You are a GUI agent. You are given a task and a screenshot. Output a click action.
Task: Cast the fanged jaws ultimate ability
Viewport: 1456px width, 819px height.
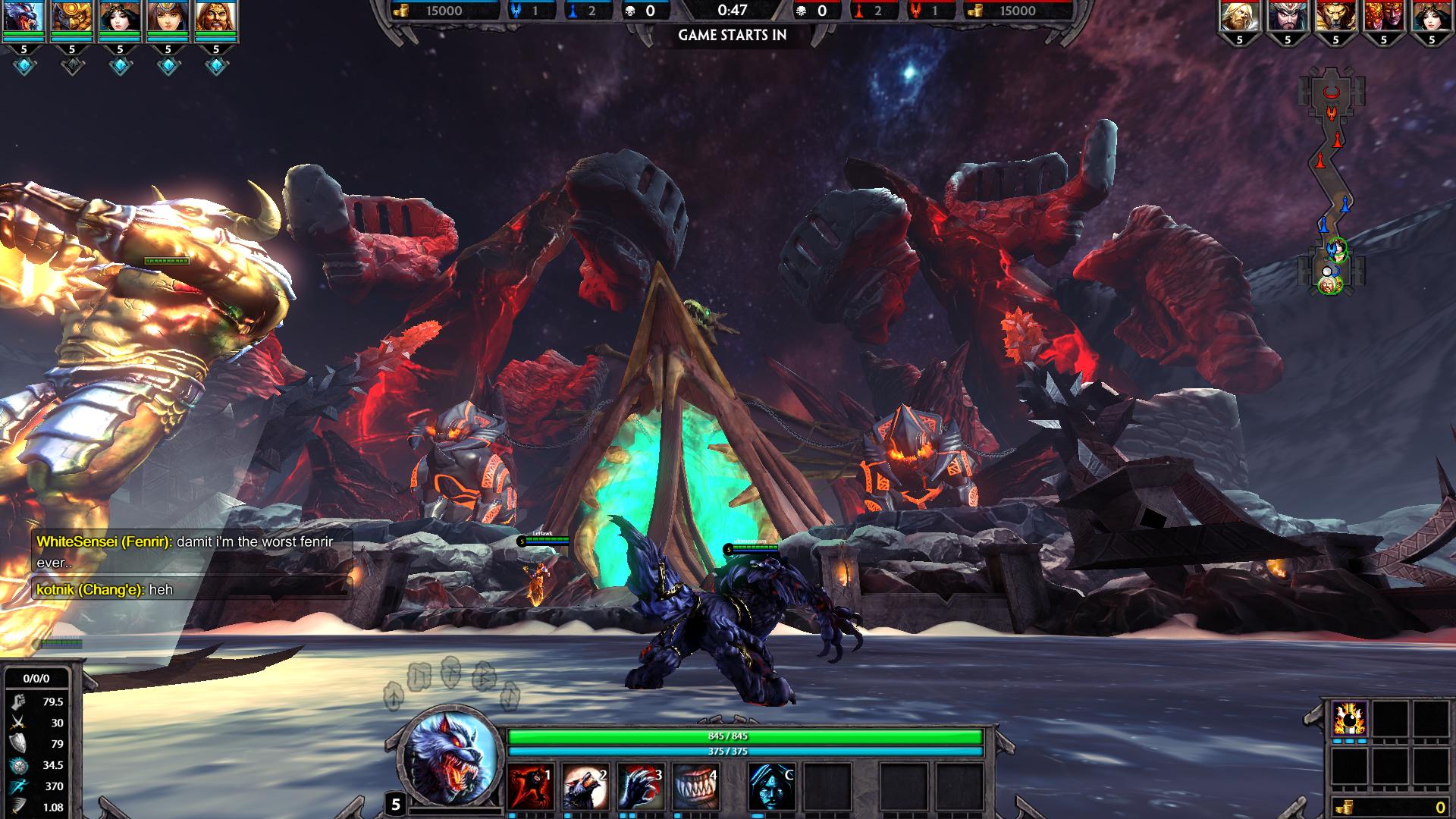(x=695, y=786)
